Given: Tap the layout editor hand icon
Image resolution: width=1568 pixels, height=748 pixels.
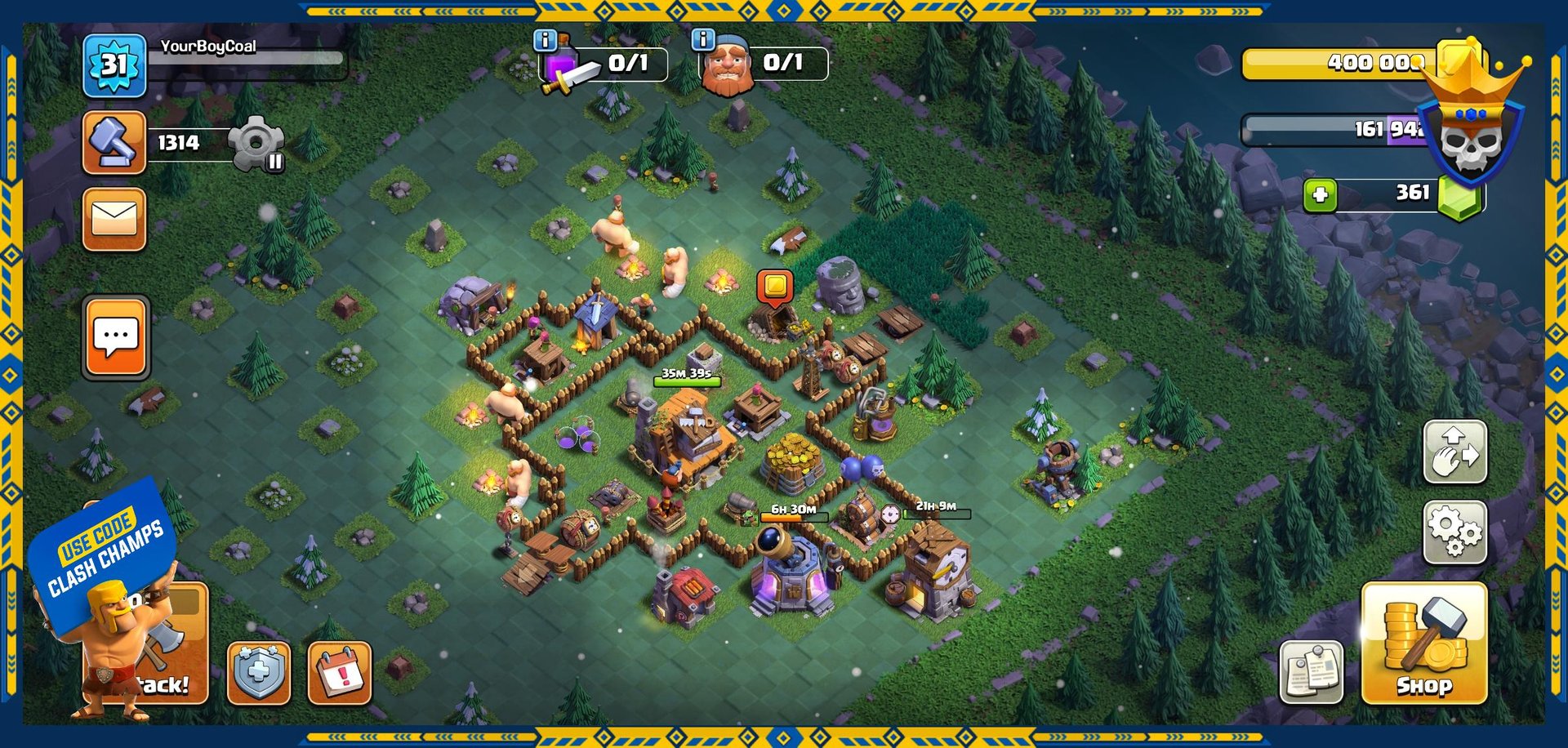Looking at the screenshot, I should coord(1455,452).
